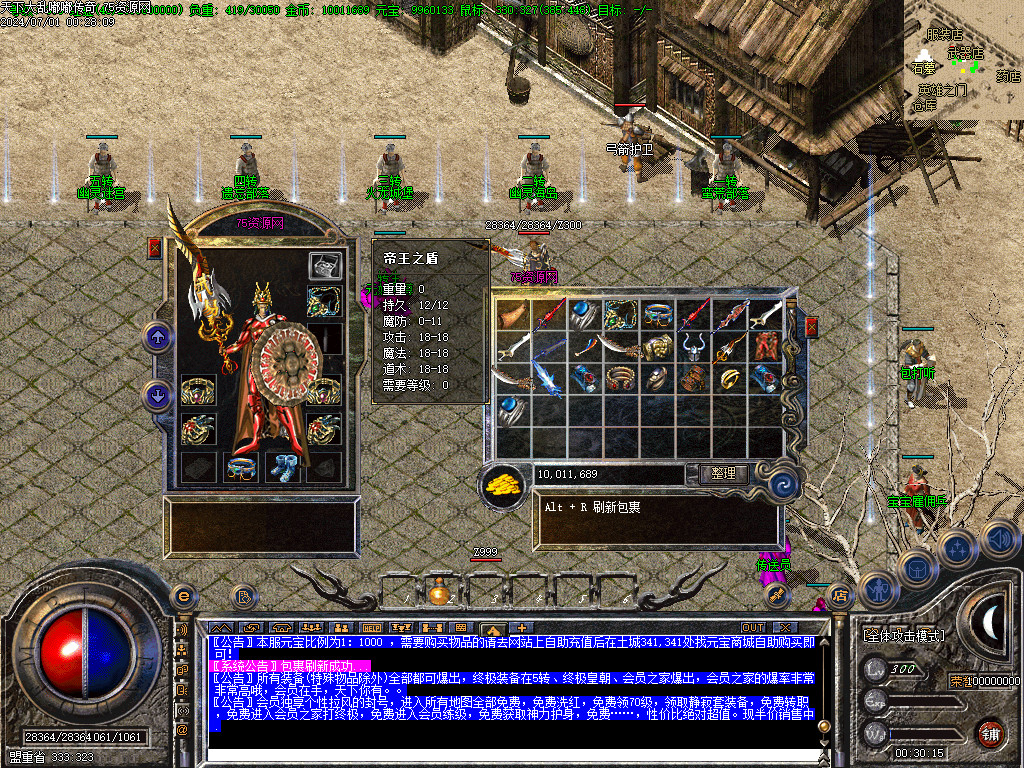Select the horned helmet in the bag
Screen dimensions: 1024x768
[x=695, y=347]
